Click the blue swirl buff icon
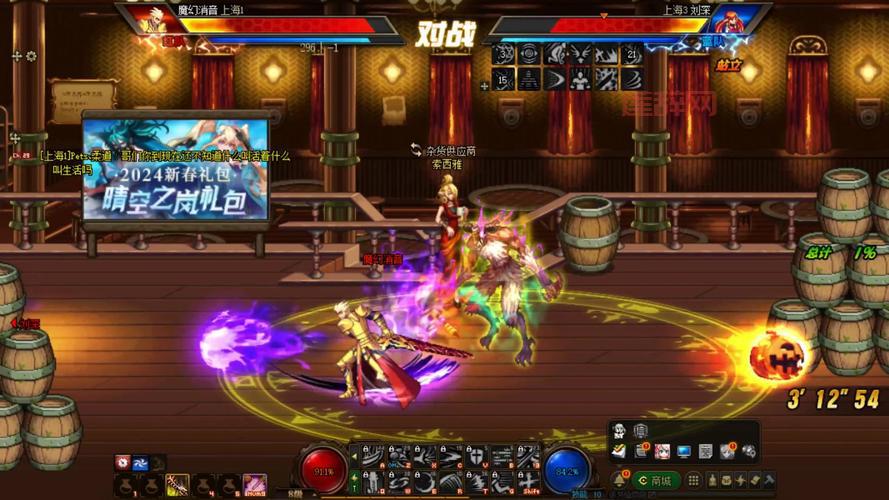889x500 pixels. coord(141,461)
